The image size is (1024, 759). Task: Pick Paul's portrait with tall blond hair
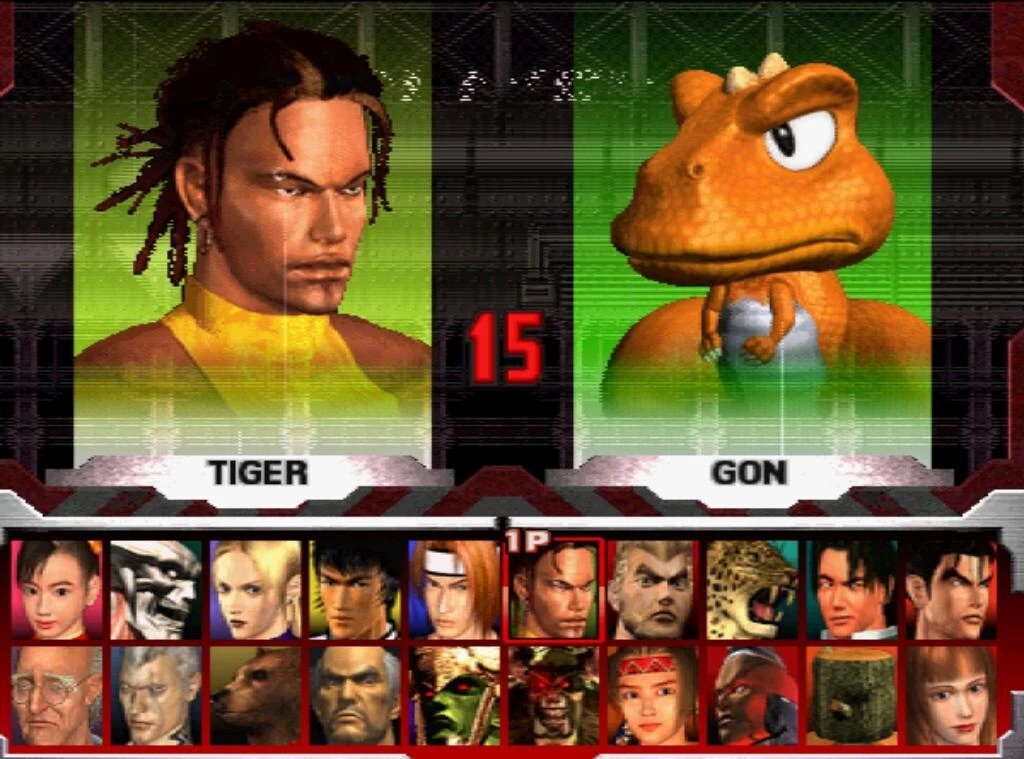tap(652, 589)
